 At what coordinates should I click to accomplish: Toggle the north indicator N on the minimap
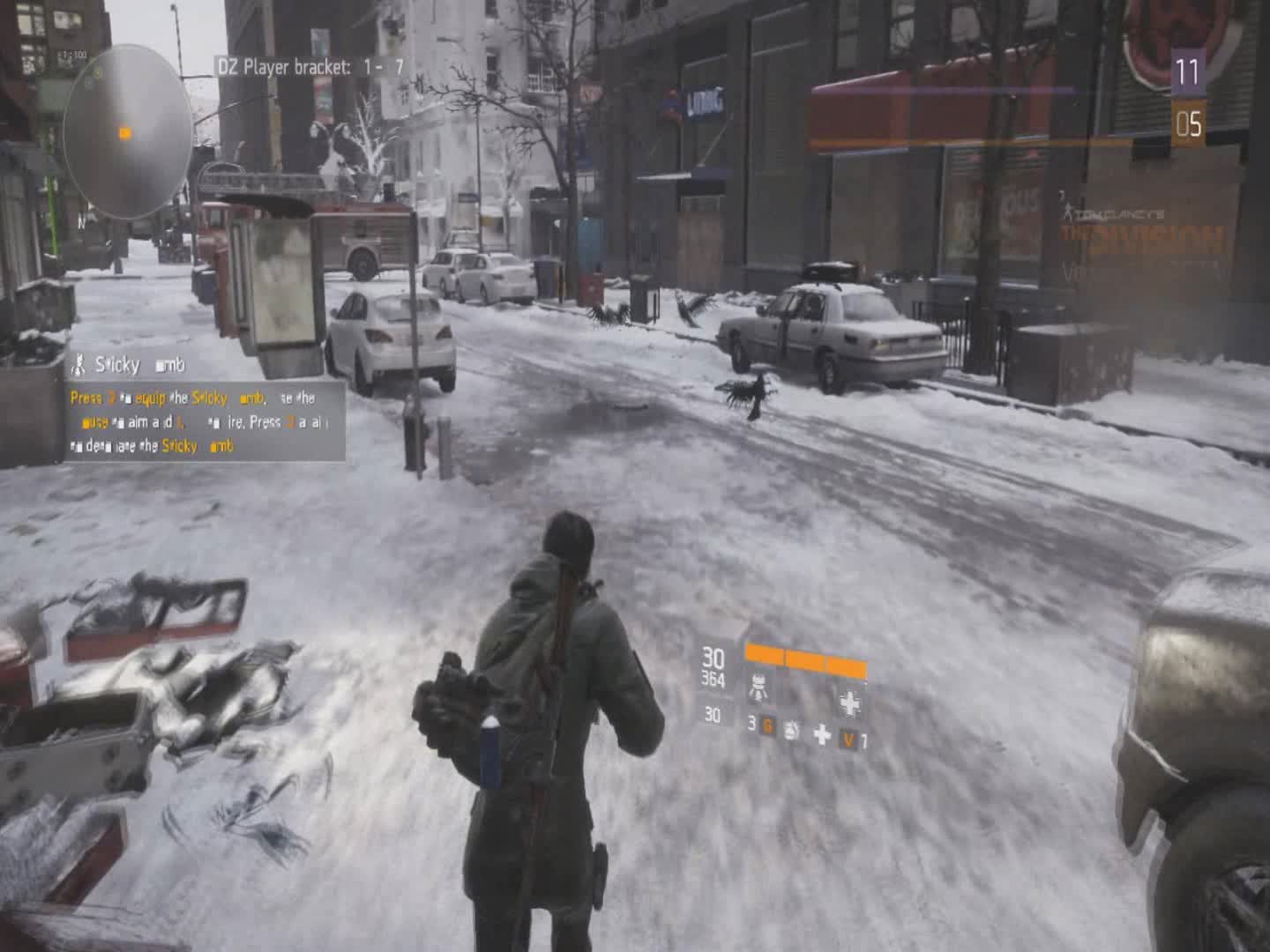point(82,224)
